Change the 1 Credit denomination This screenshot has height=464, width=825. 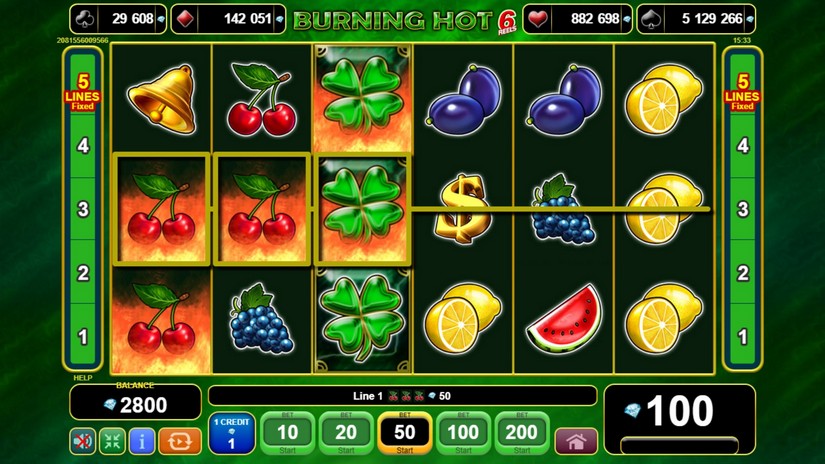231,433
